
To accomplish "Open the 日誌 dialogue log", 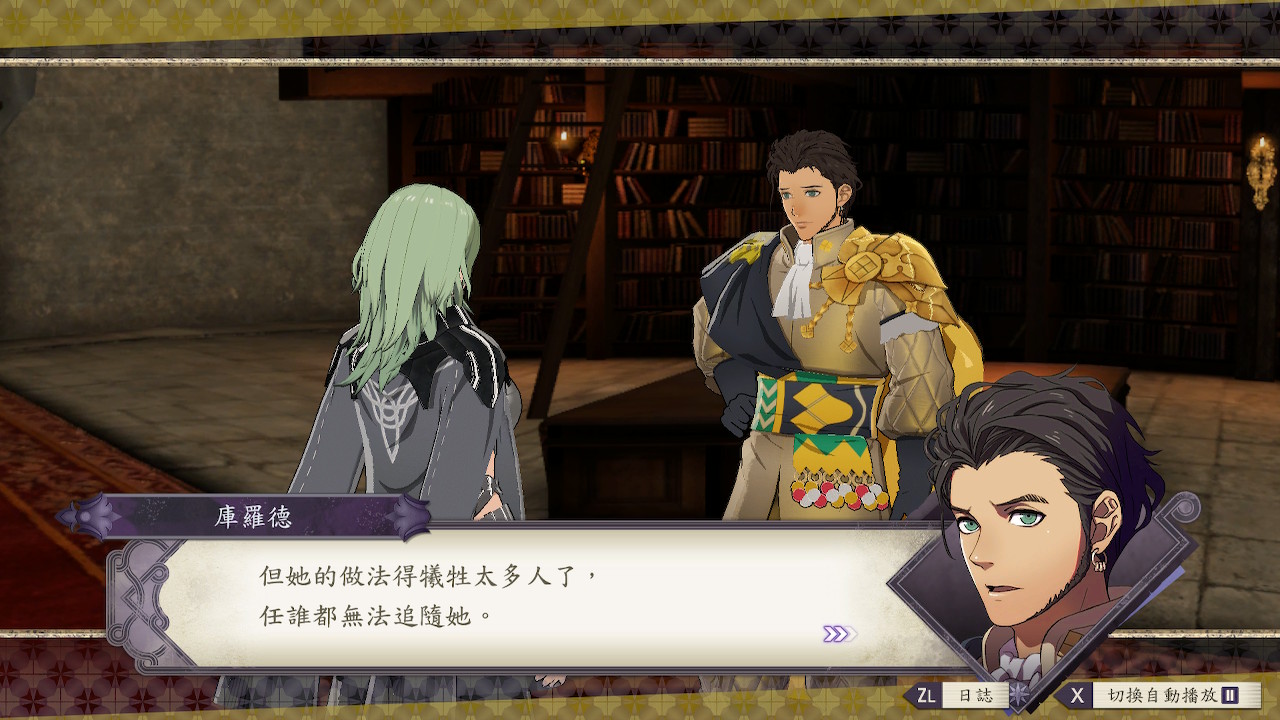I will click(958, 695).
